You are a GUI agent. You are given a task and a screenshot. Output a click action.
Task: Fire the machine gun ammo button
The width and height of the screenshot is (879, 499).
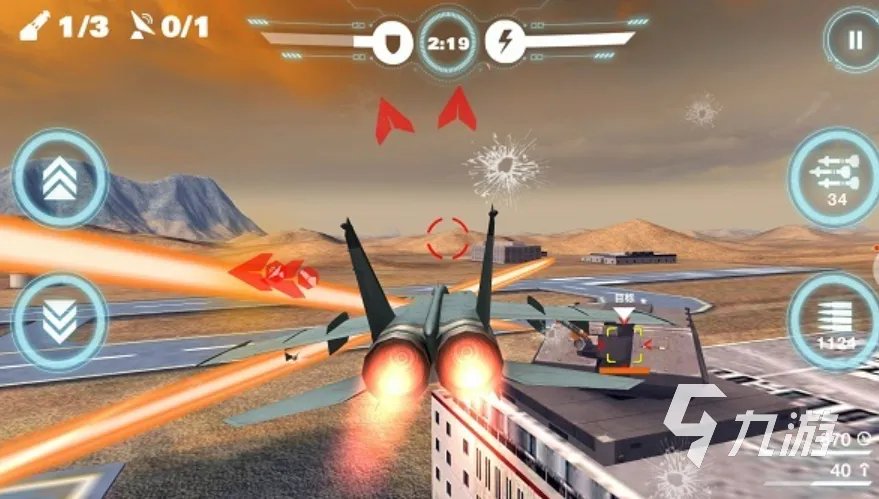click(x=833, y=320)
